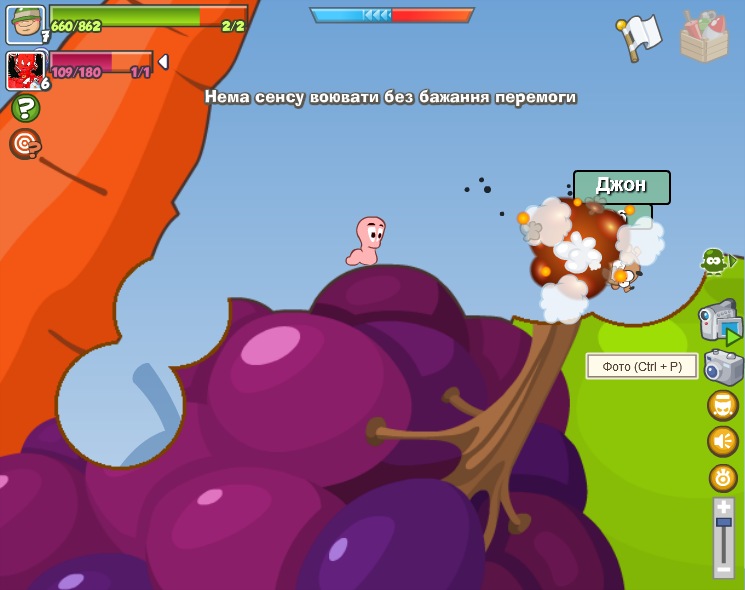The width and height of the screenshot is (745, 590).
Task: Select the red devil opponent avatar
Action: click(24, 70)
